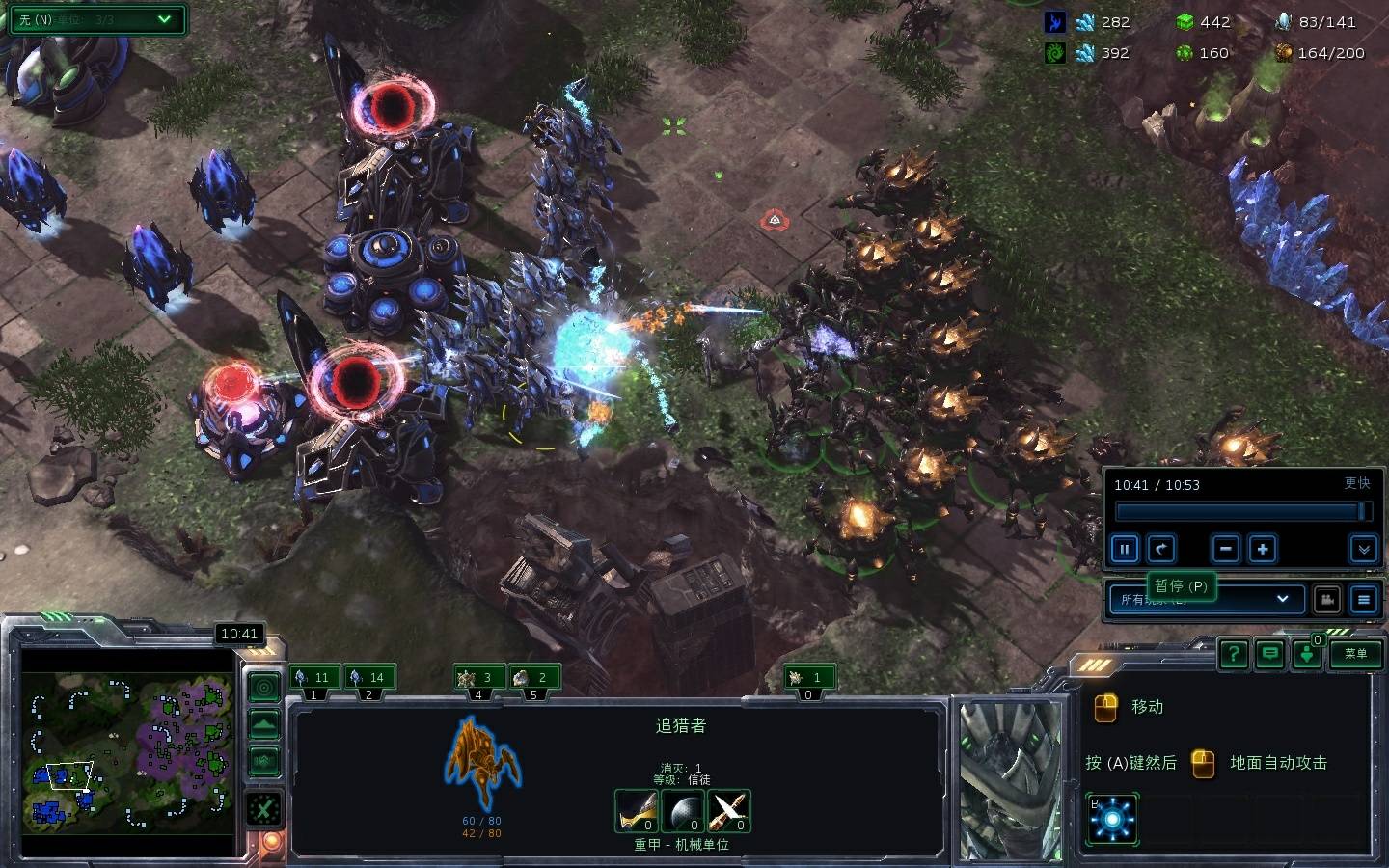Click the minimap ping signal button
The height and width of the screenshot is (868, 1389).
[x=264, y=687]
